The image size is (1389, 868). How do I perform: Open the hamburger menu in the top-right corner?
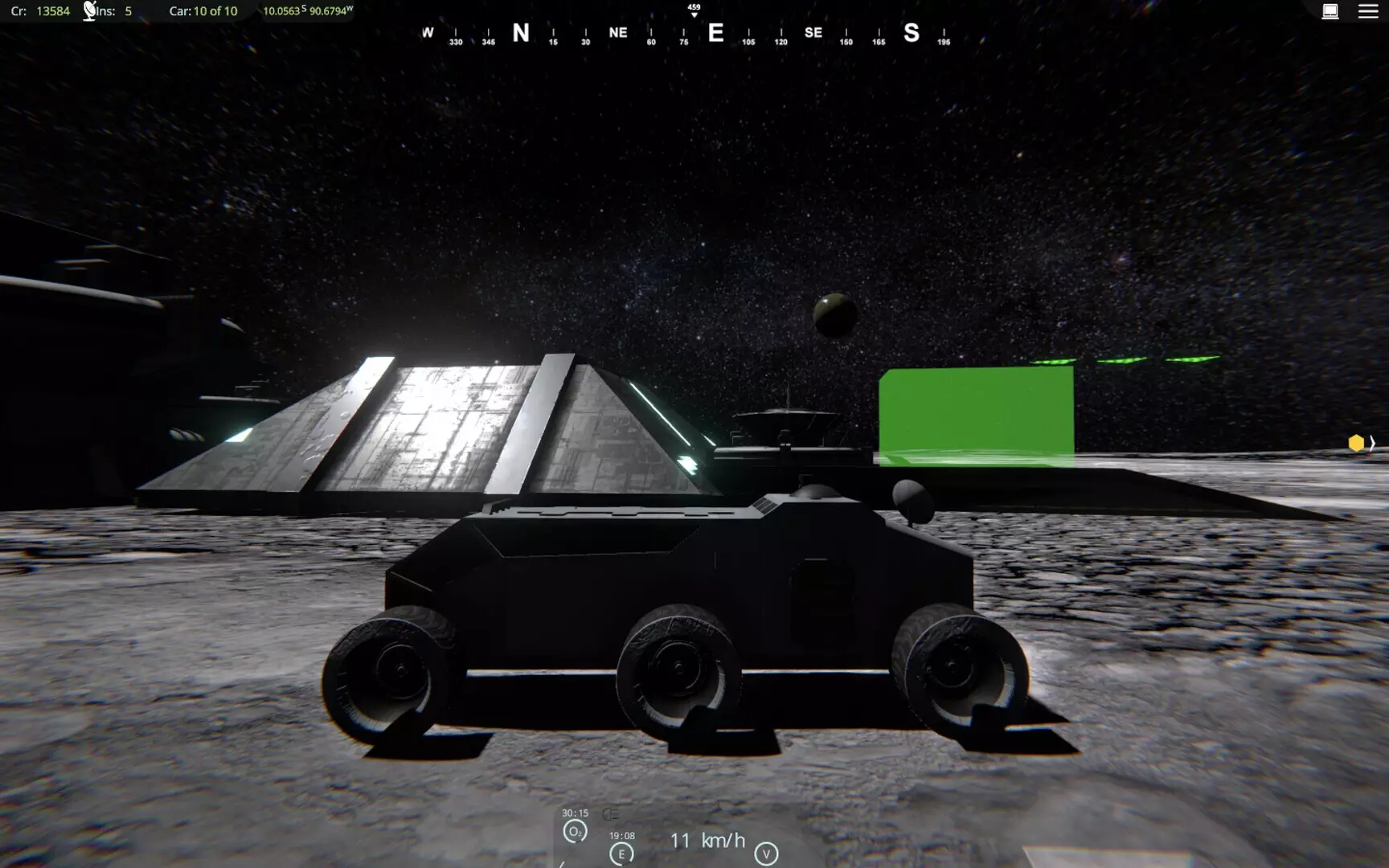pos(1367,11)
